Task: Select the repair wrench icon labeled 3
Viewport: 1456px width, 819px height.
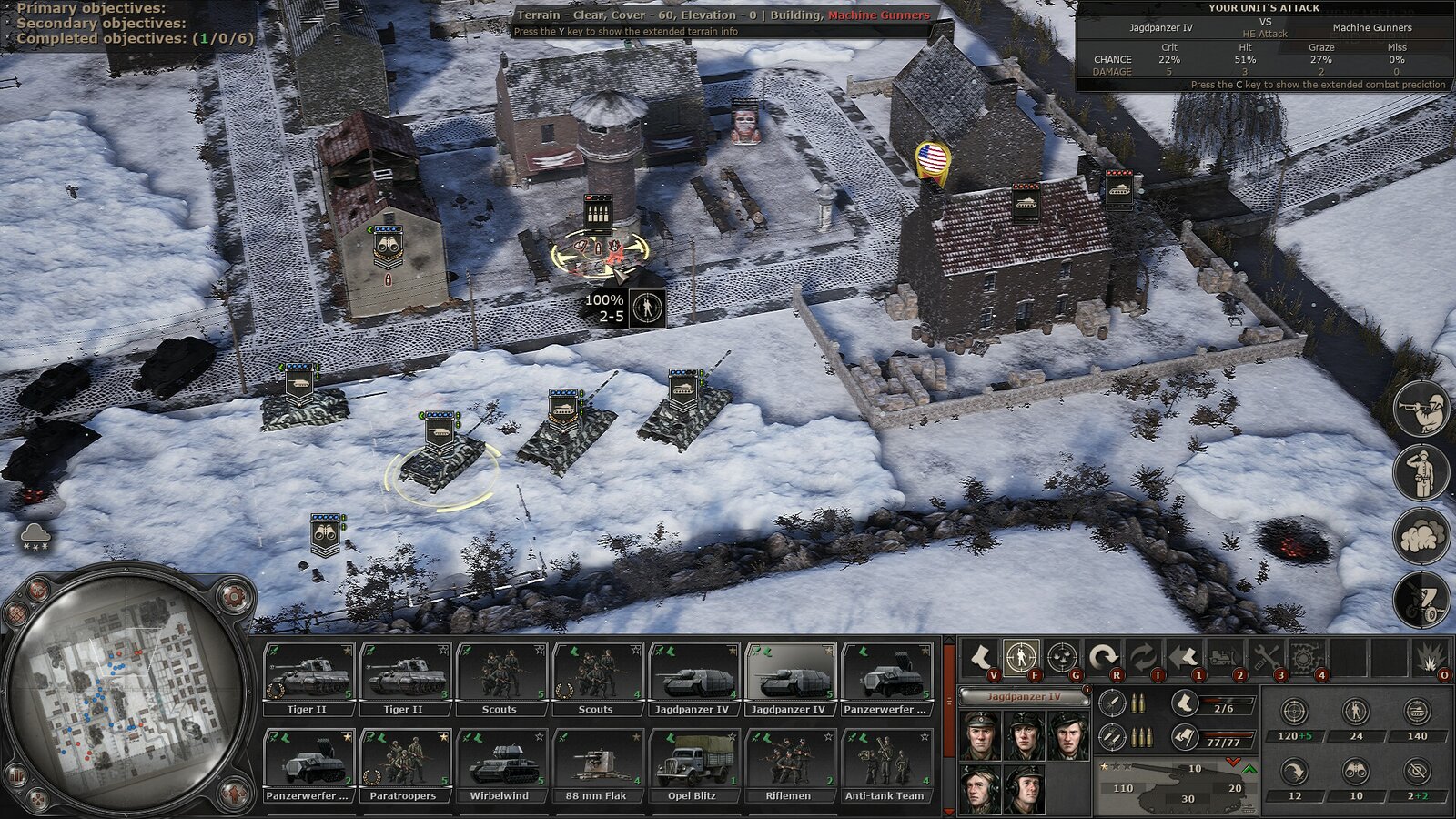Action: (x=1266, y=654)
